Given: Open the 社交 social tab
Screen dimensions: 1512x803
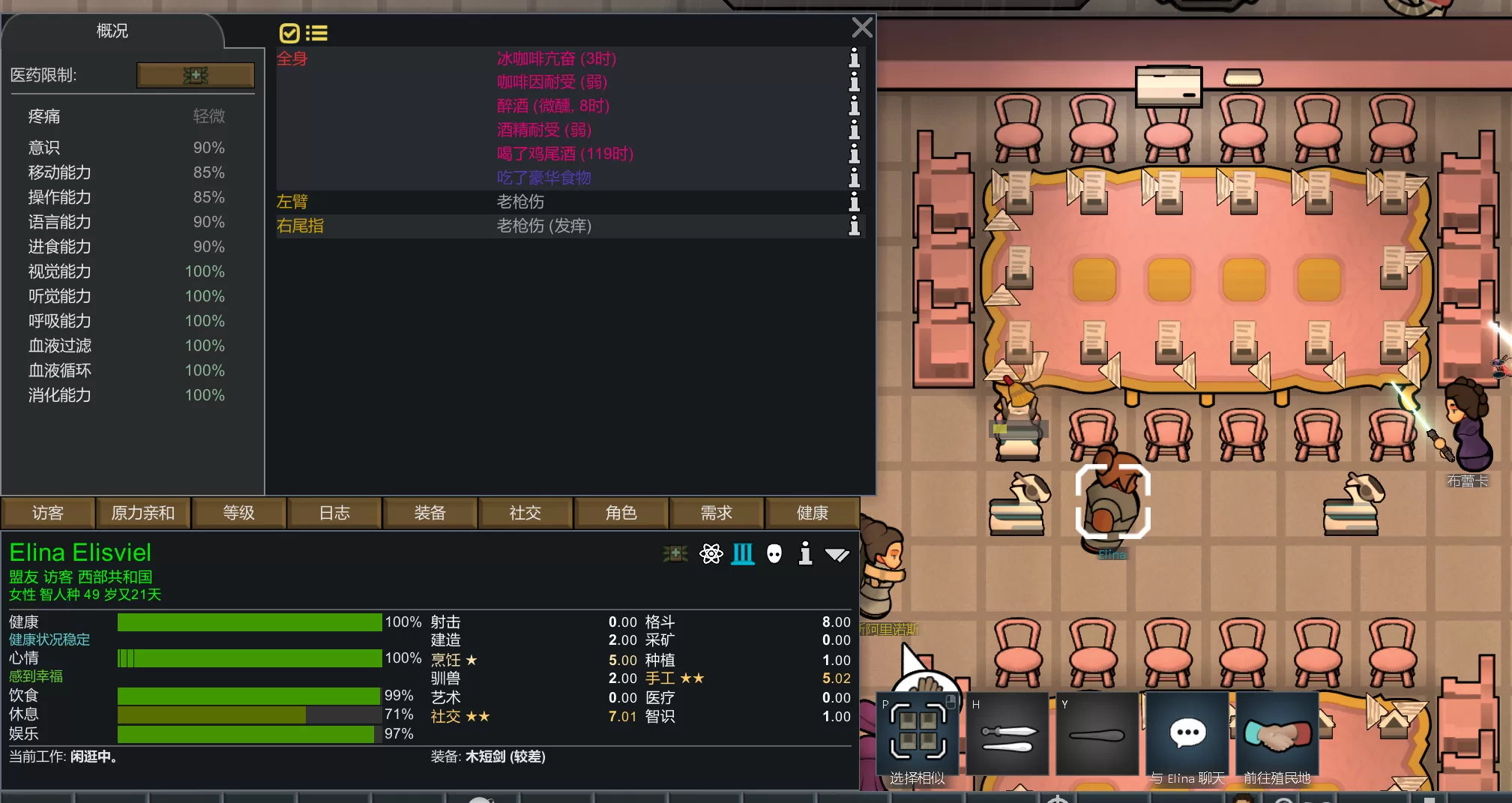Looking at the screenshot, I should pyautogui.click(x=525, y=513).
